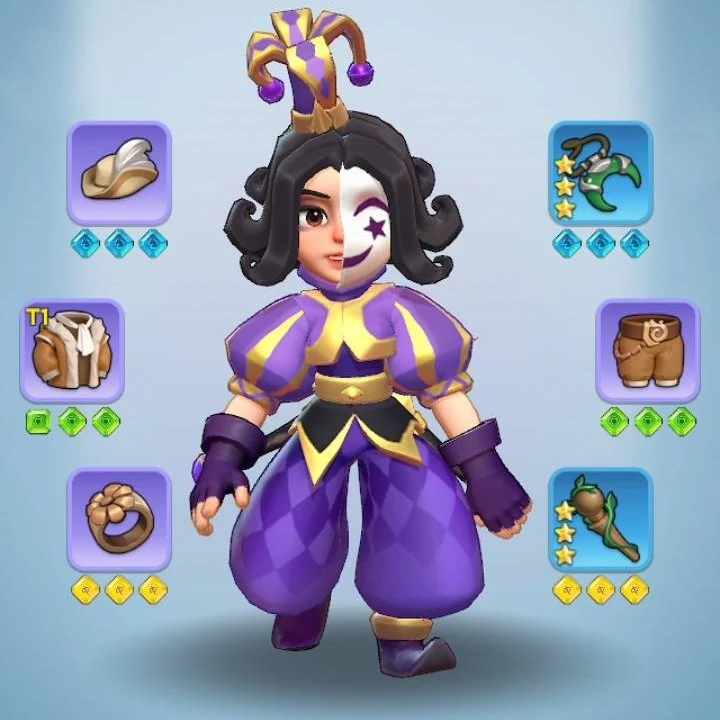Open the brown shorts equipment slot
The height and width of the screenshot is (720, 720).
tap(647, 351)
